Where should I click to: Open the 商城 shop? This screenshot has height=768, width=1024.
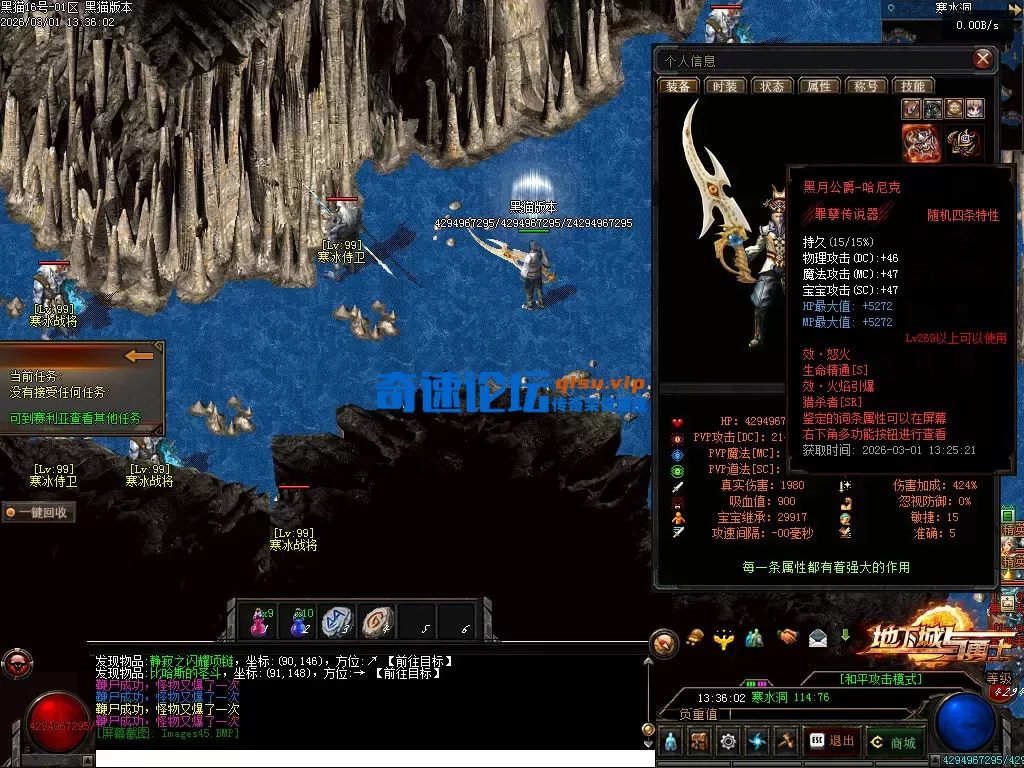tap(893, 741)
